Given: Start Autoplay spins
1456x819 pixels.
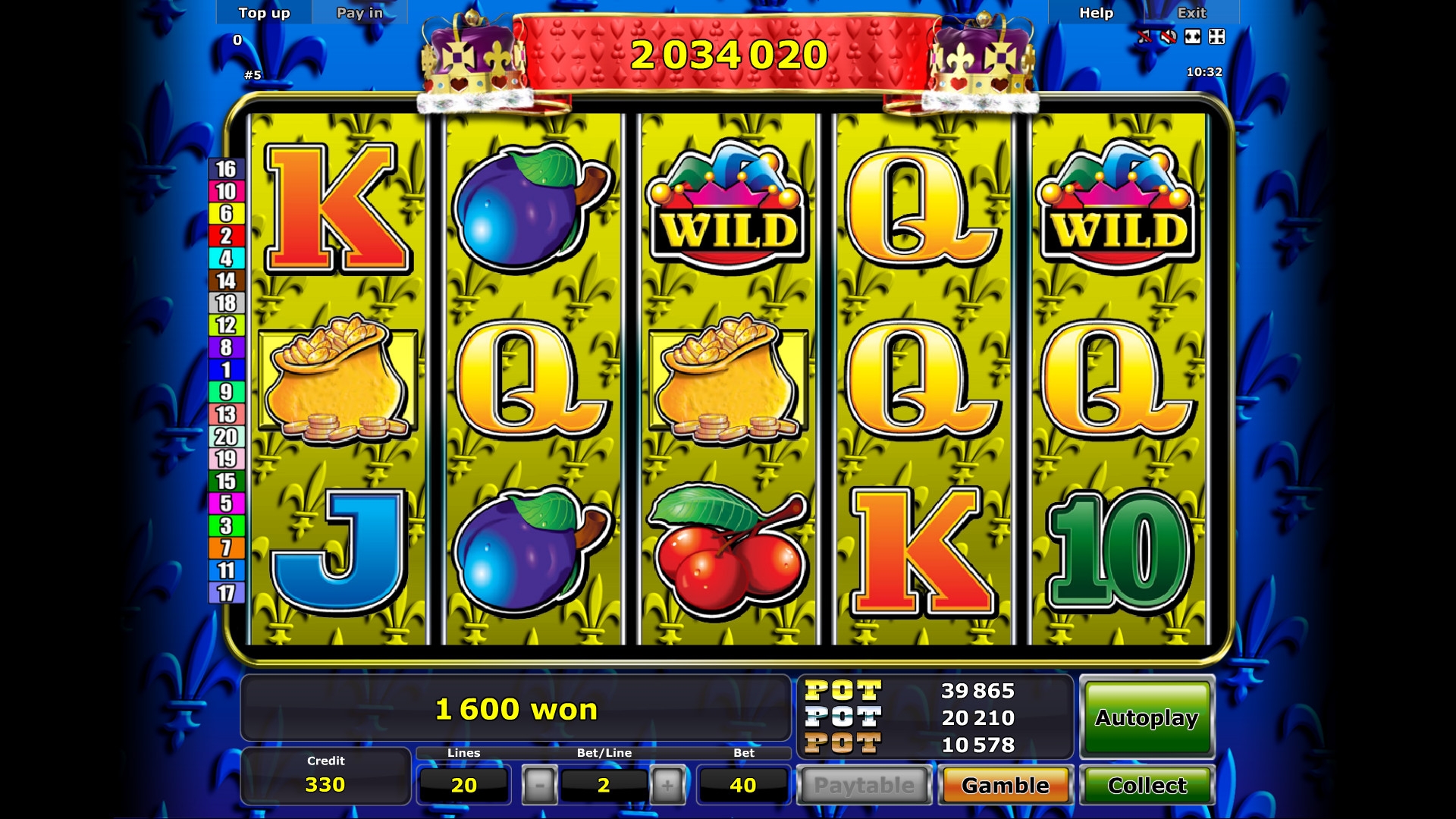Looking at the screenshot, I should pyautogui.click(x=1147, y=717).
